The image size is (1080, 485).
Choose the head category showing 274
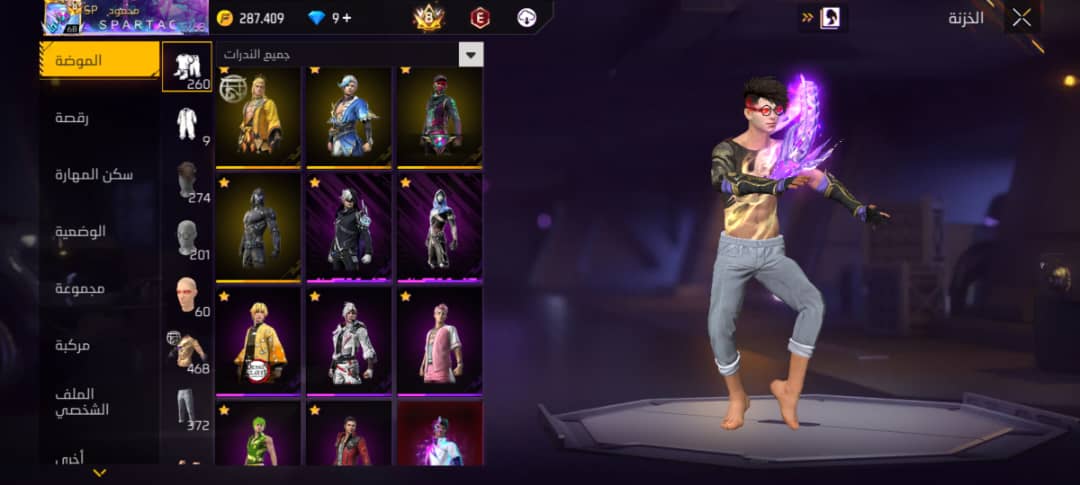[x=187, y=182]
